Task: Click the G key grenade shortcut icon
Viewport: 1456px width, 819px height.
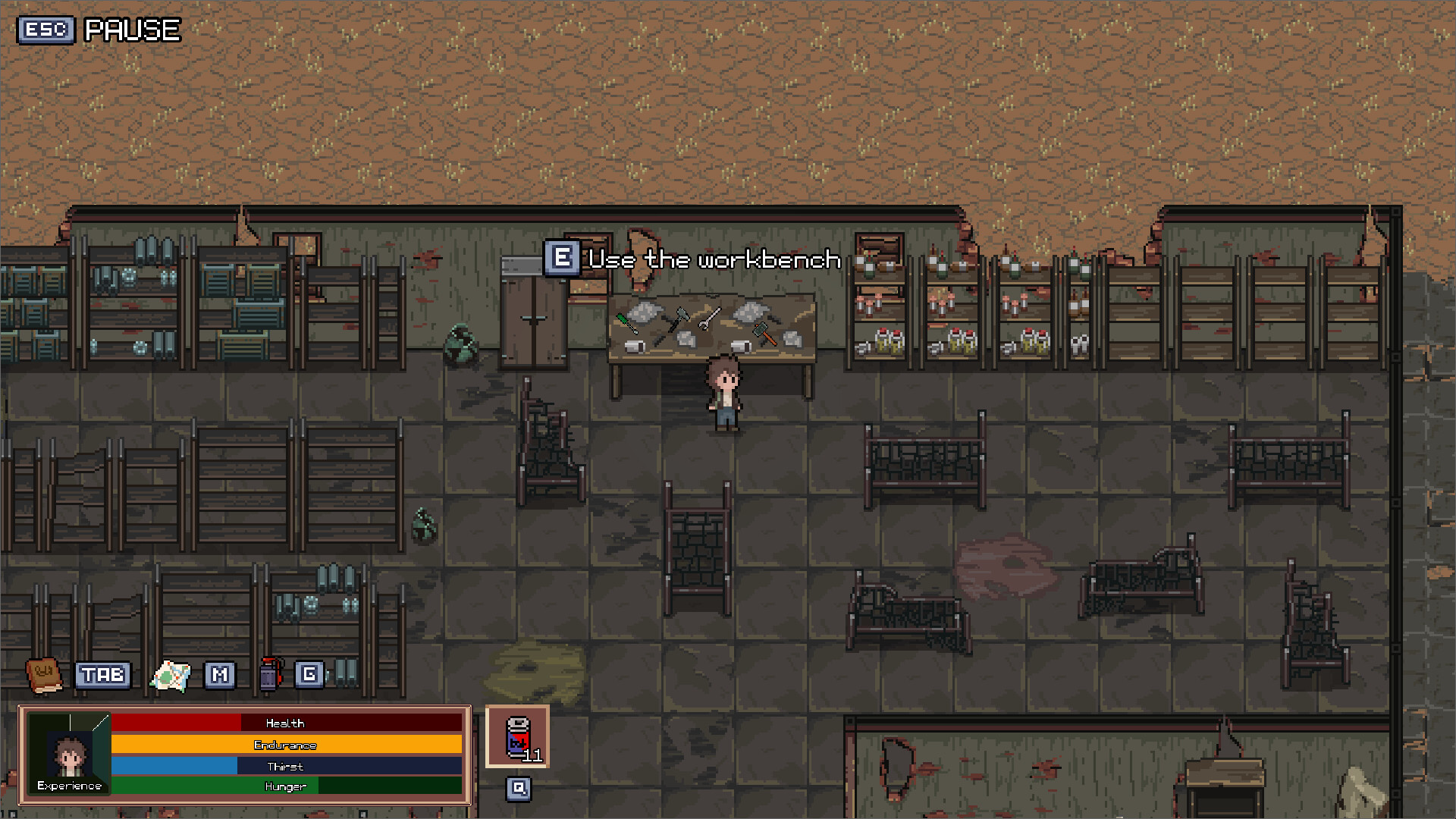Action: click(309, 675)
